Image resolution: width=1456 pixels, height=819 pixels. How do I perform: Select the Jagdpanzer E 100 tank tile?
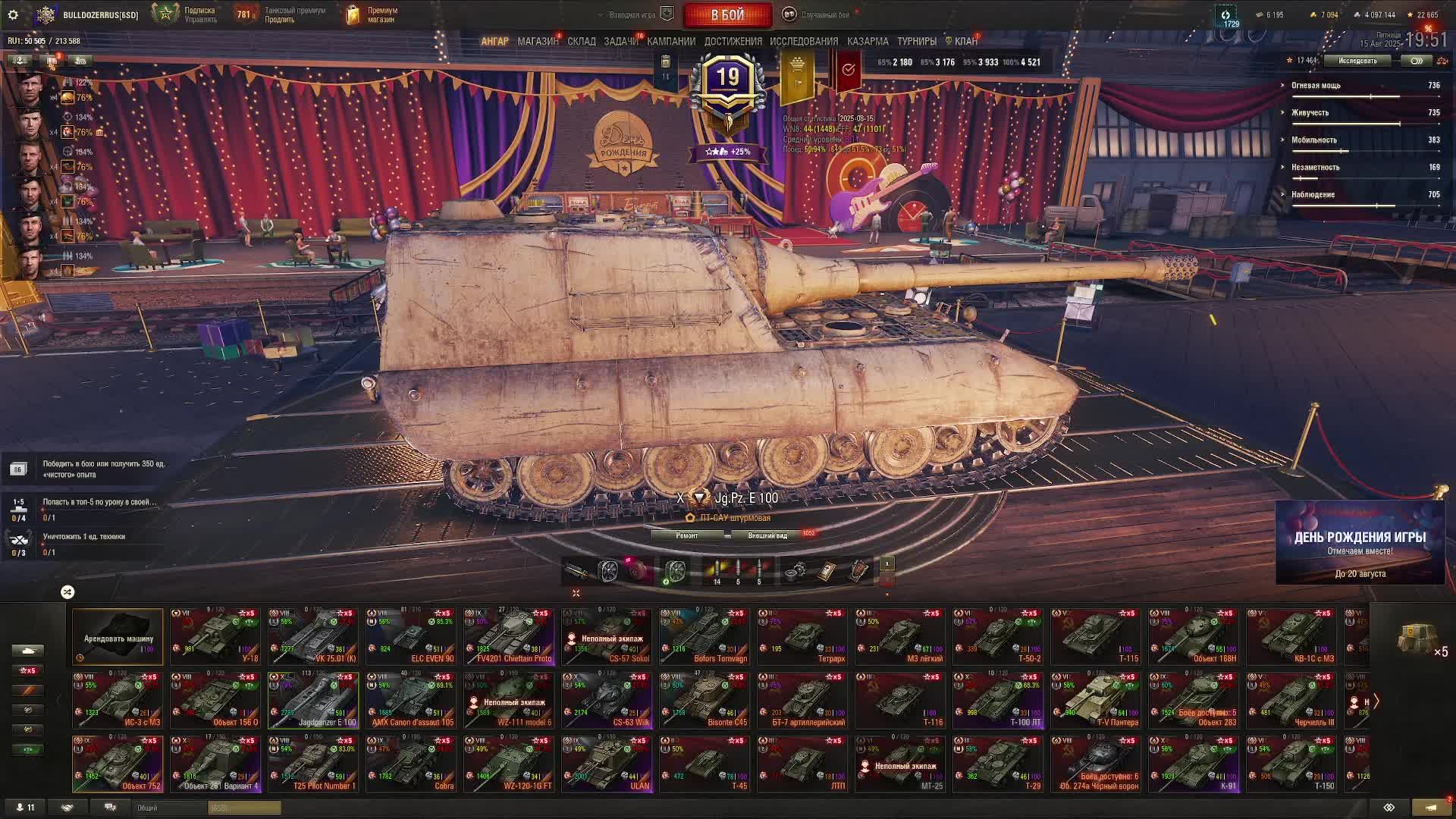coord(313,700)
